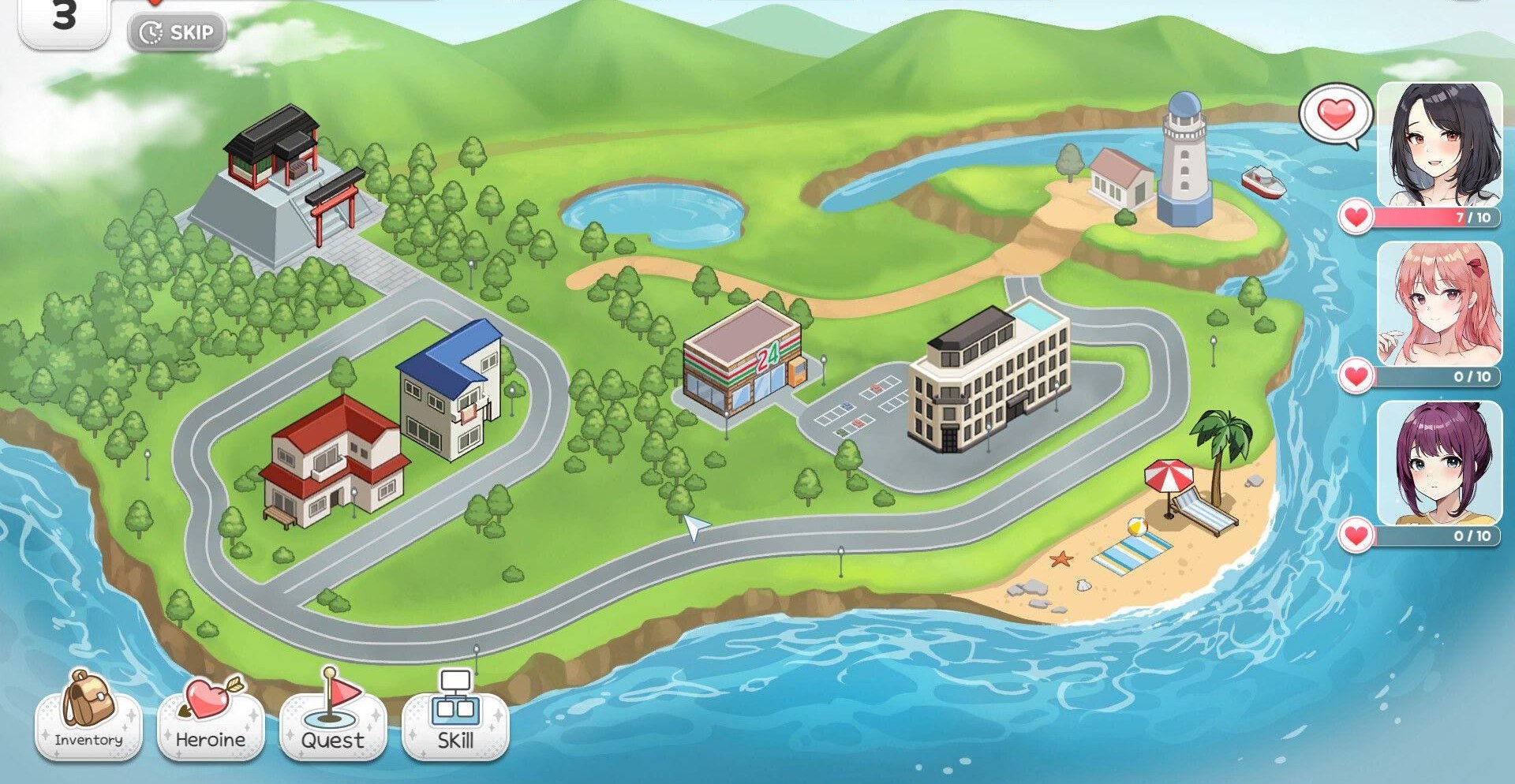Visit the blue-roofed house location
This screenshot has height=784, width=1515.
point(453,389)
